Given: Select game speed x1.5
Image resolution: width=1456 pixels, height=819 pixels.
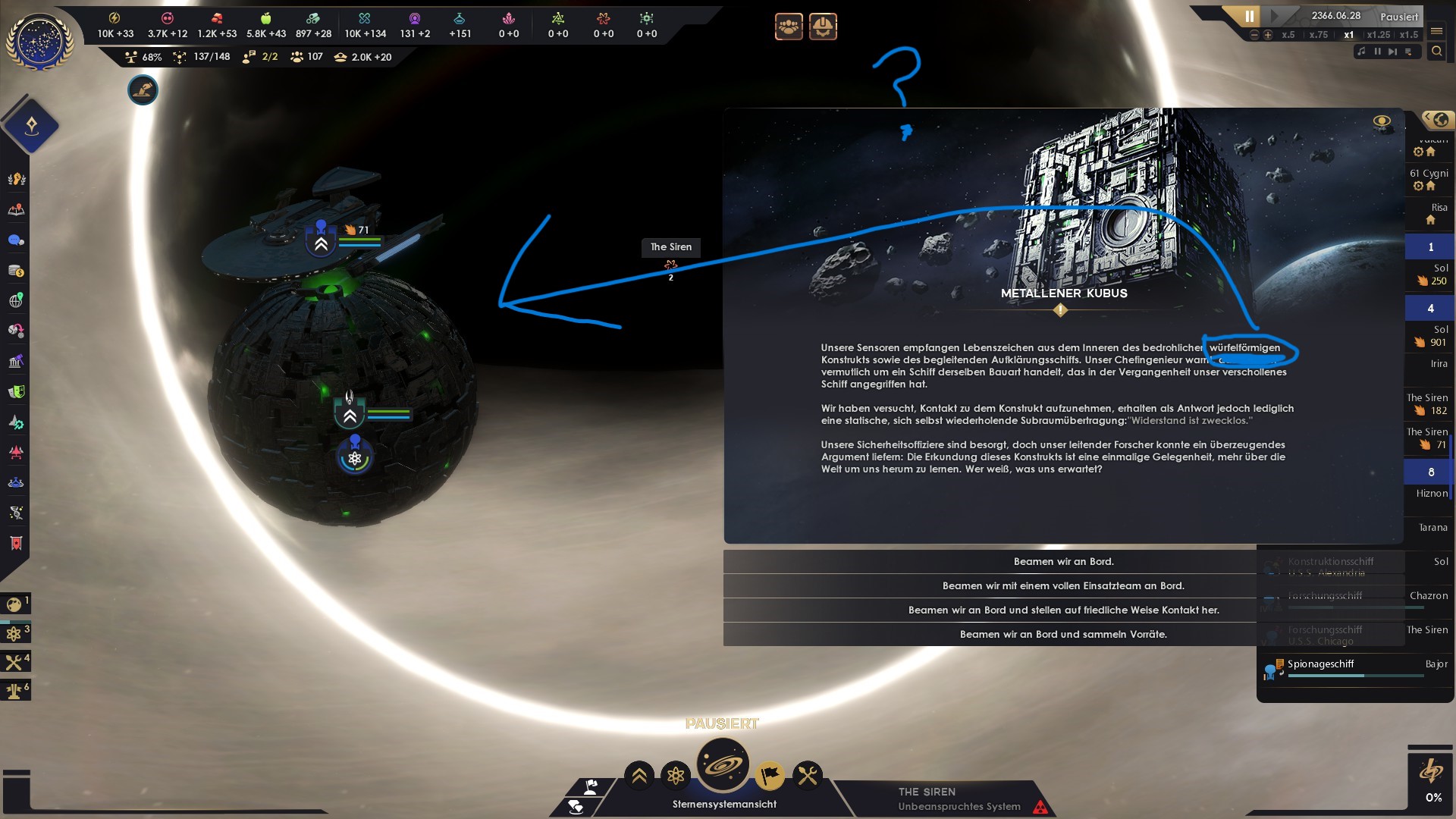Looking at the screenshot, I should [1409, 36].
